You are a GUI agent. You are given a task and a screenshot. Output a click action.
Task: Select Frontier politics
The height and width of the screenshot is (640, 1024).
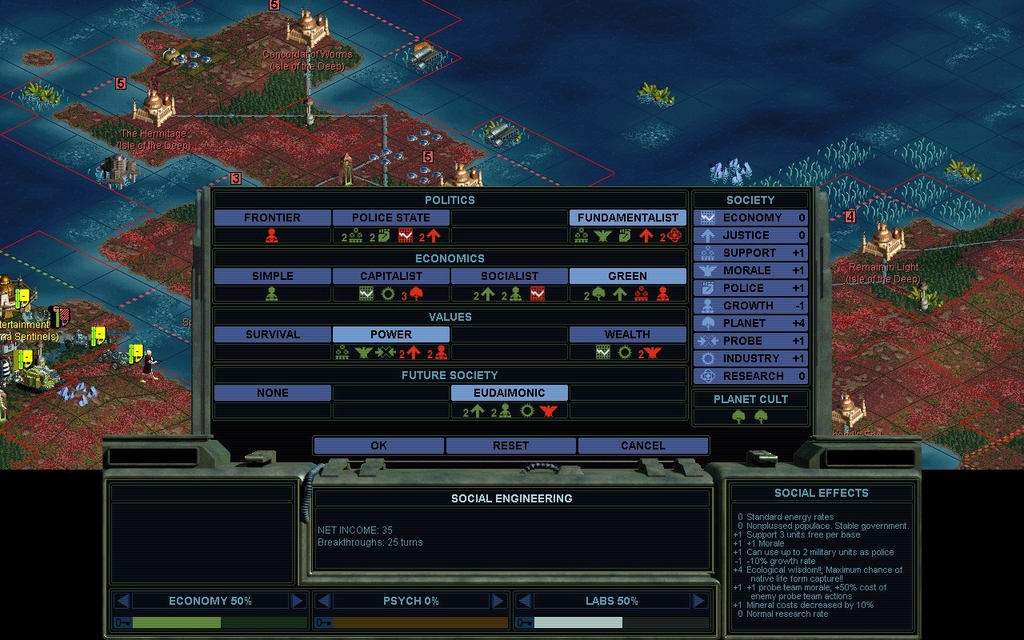coord(272,218)
